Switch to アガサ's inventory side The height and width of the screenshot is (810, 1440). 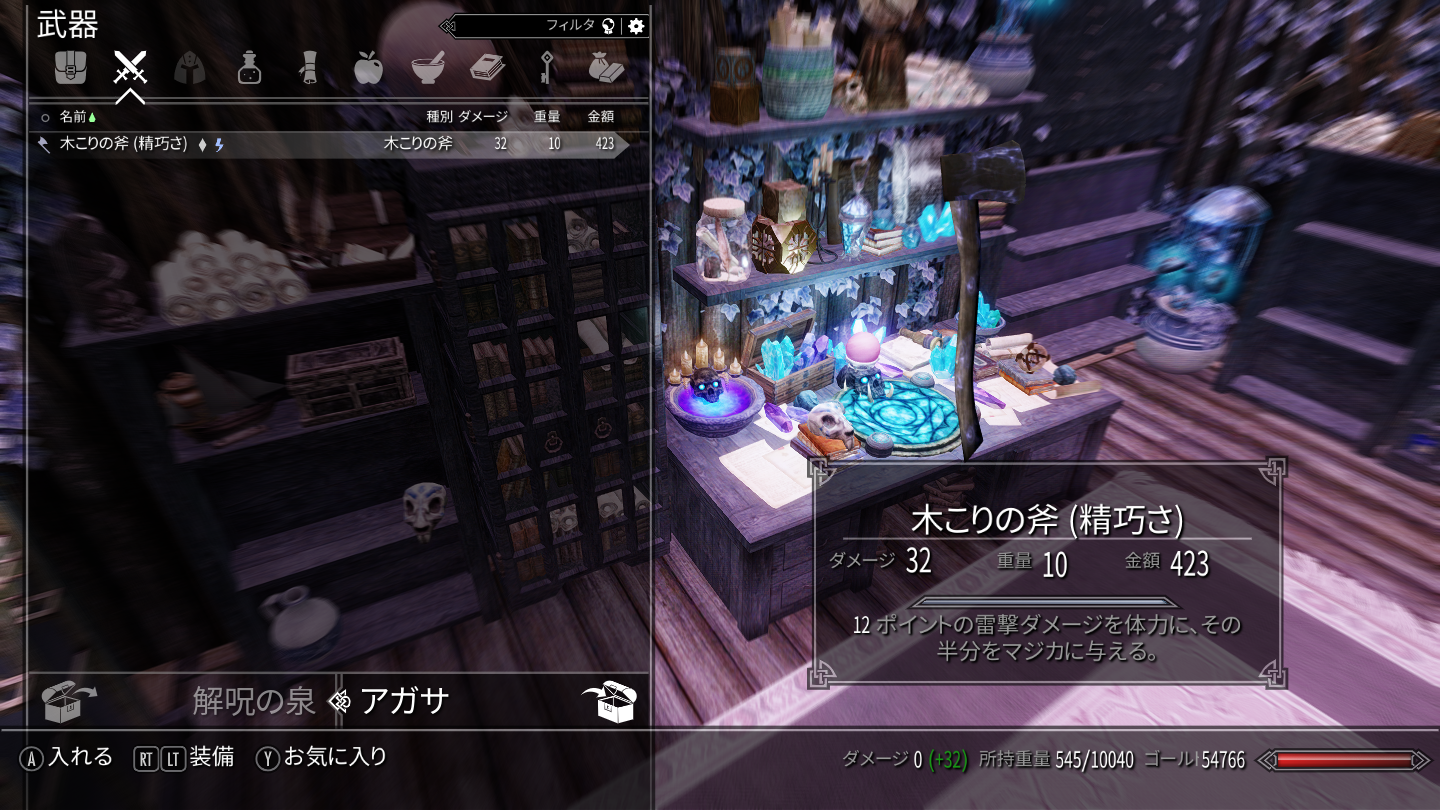[x=404, y=701]
